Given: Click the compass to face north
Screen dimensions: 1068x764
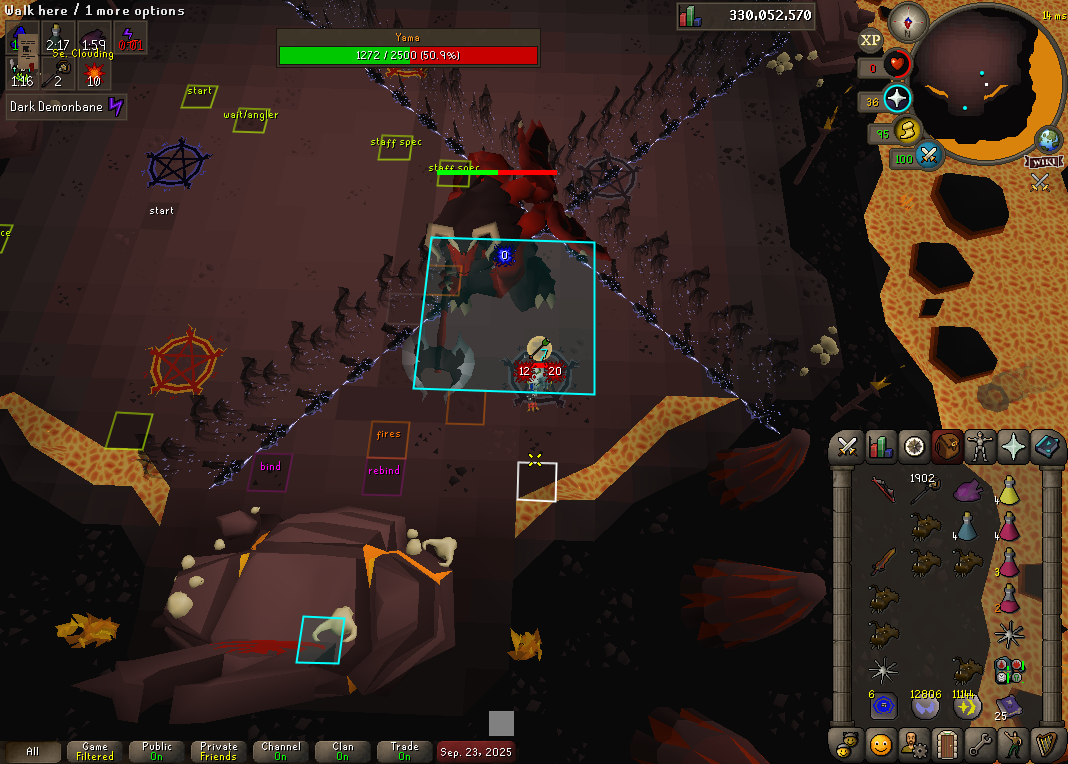Looking at the screenshot, I should pyautogui.click(x=909, y=21).
